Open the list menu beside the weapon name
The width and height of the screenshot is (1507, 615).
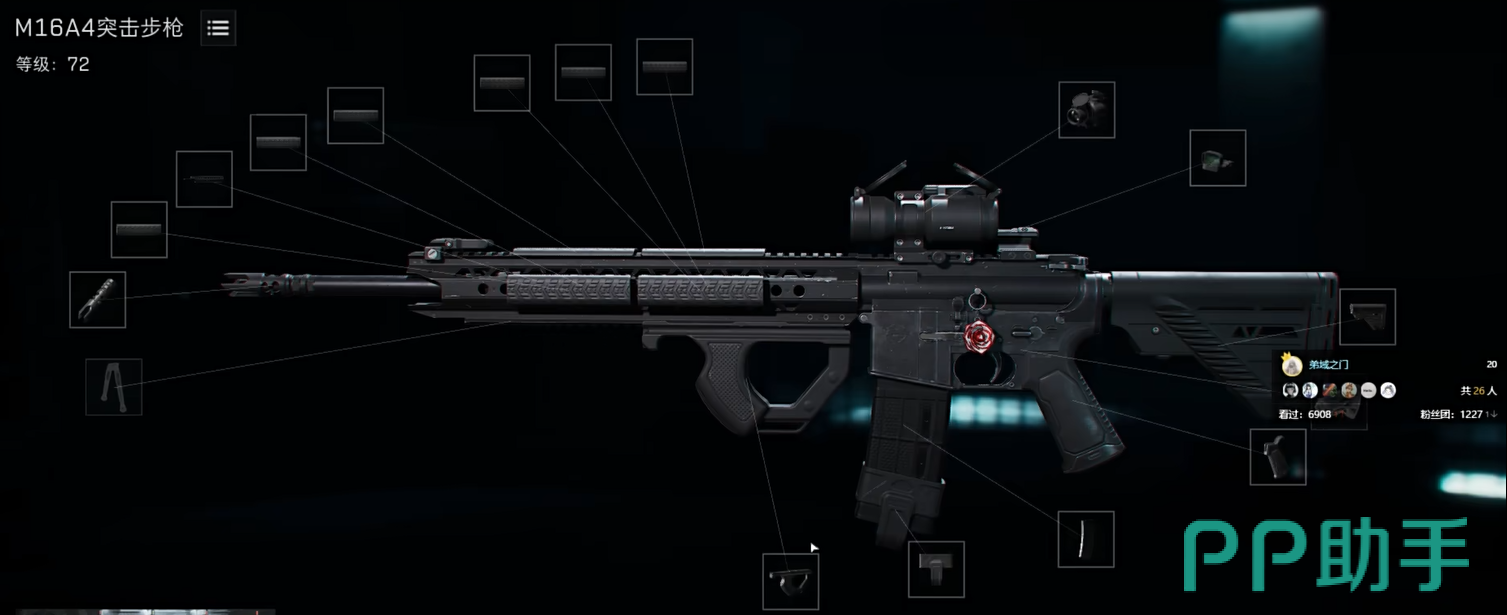218,29
